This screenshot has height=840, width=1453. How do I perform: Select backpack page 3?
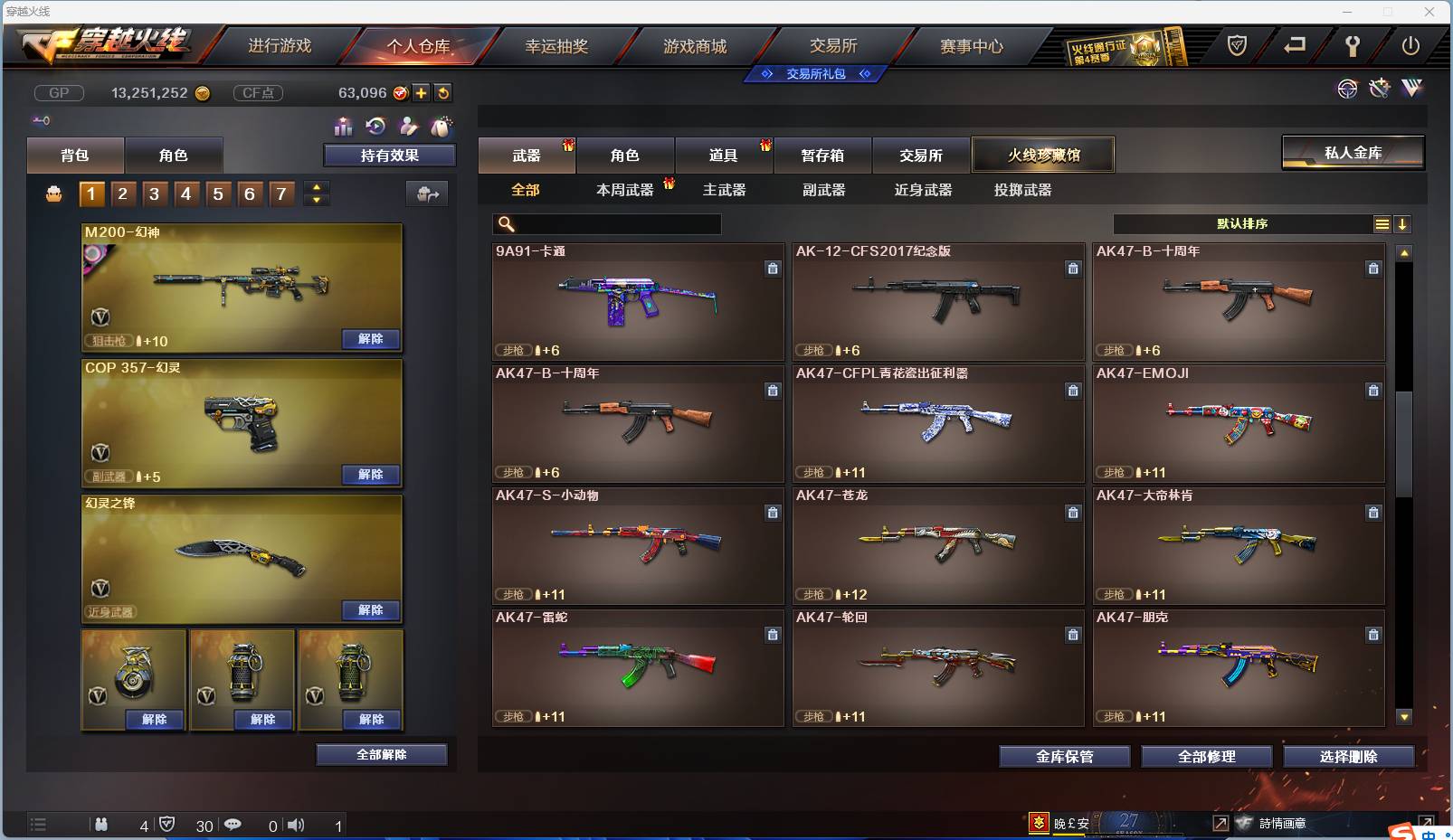155,193
